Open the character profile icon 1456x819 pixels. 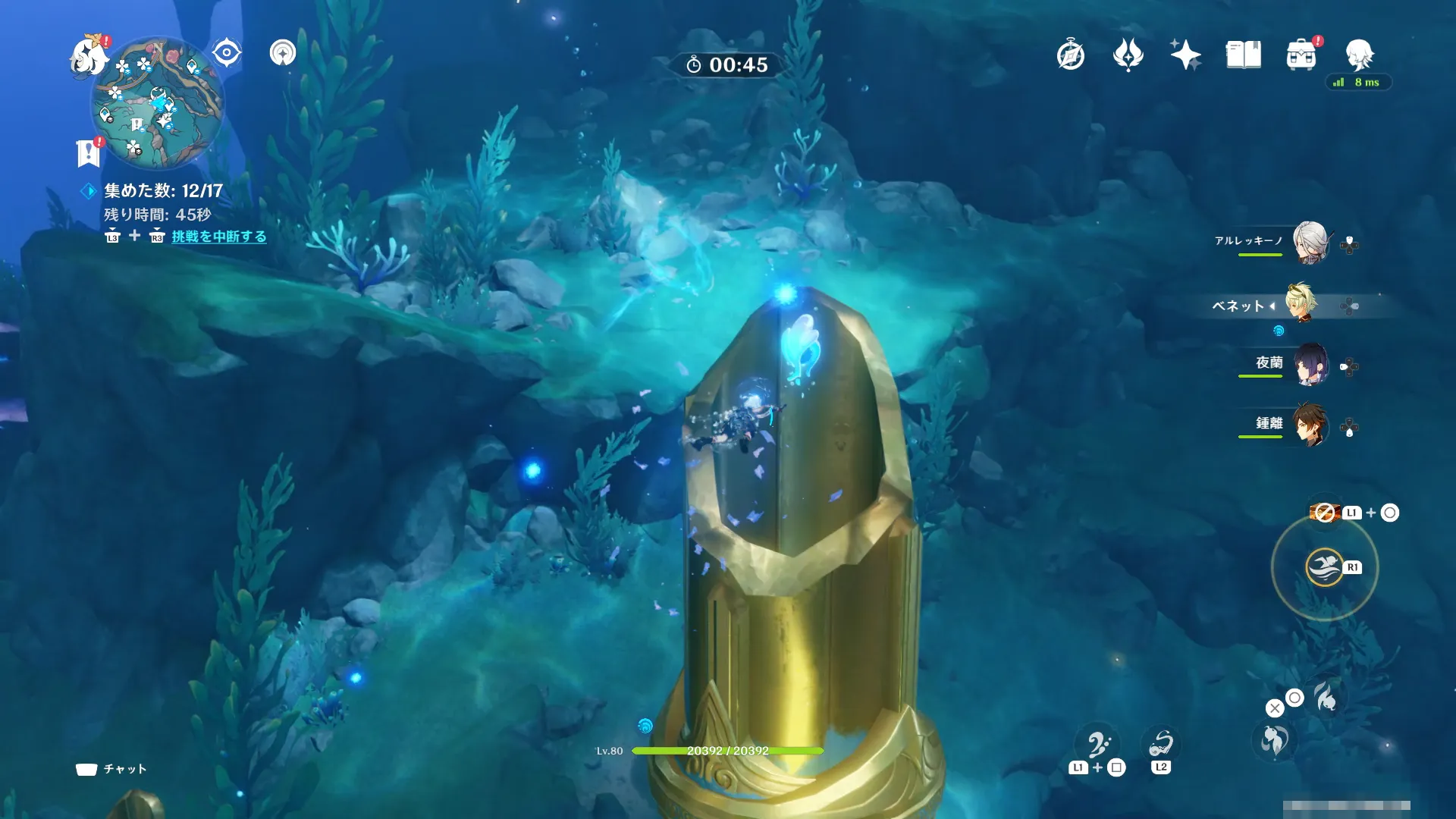[x=1359, y=55]
